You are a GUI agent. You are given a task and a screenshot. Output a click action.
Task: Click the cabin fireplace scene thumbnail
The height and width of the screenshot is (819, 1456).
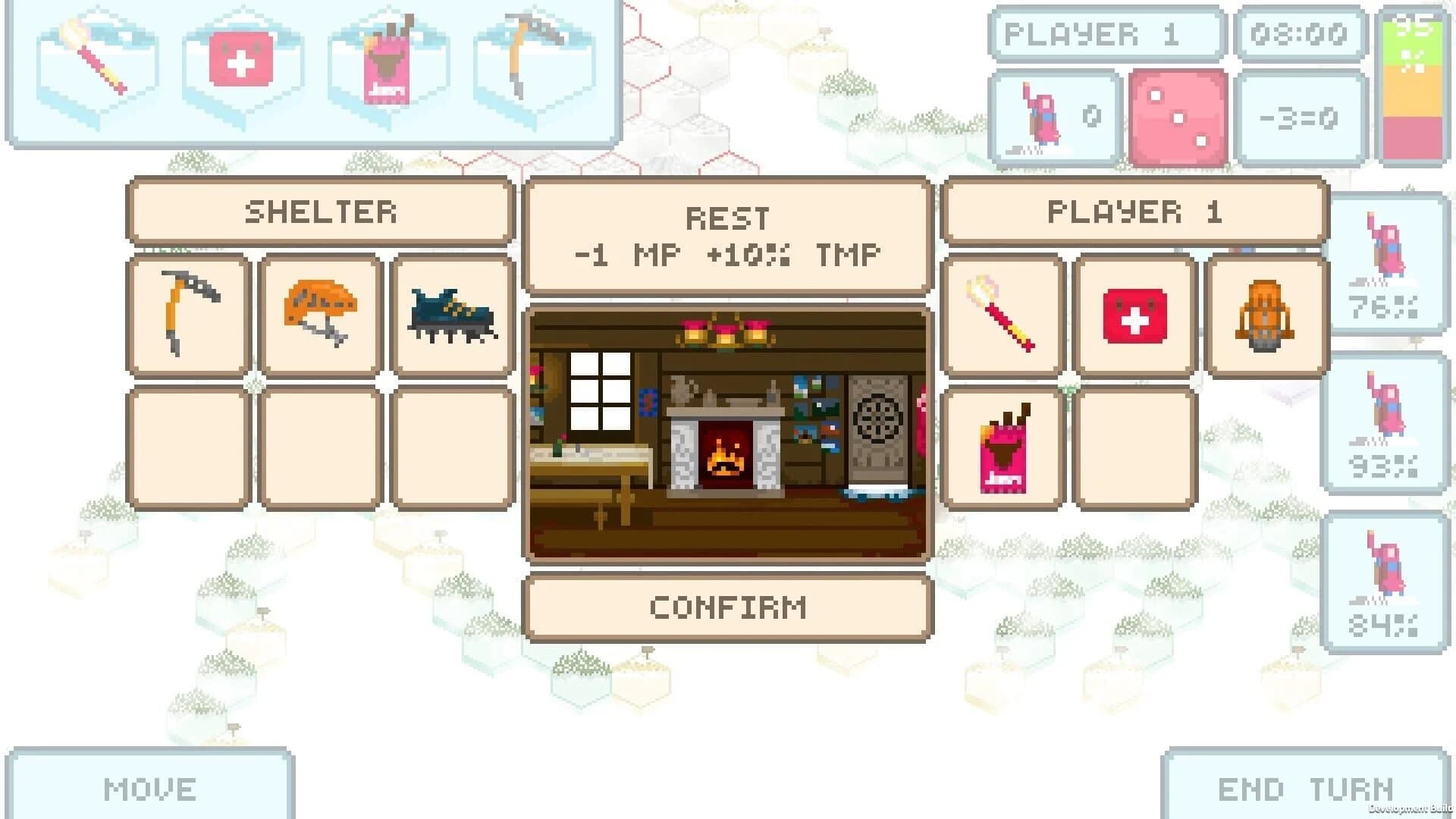click(x=728, y=431)
